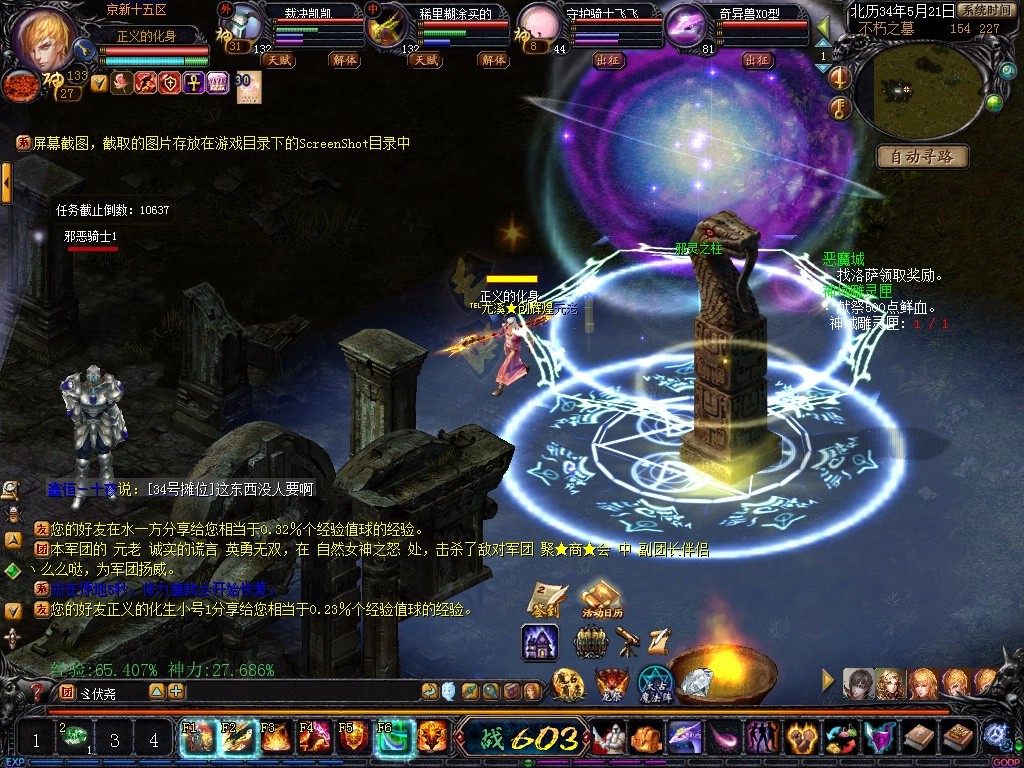
Task: Open the circular minimap
Action: click(x=911, y=90)
